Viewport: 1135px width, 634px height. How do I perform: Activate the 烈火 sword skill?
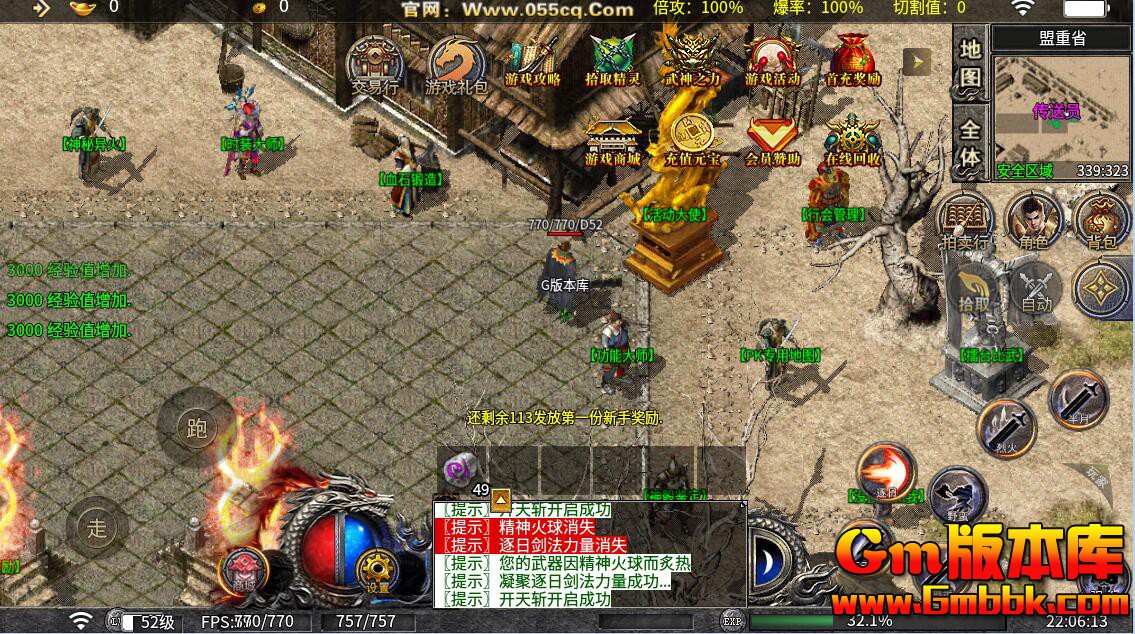point(1005,429)
